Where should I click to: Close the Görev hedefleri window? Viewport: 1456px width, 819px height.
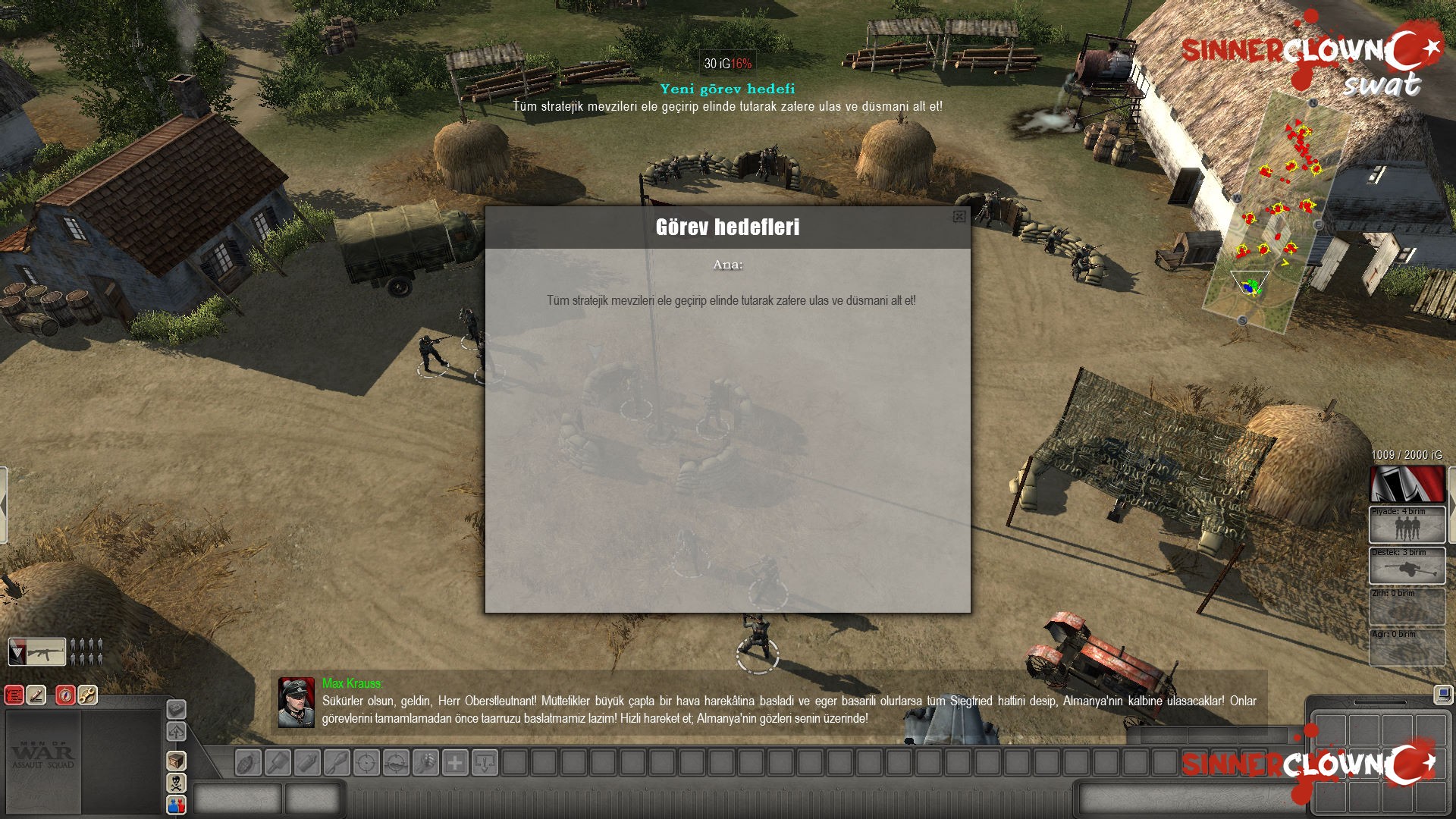tap(959, 217)
